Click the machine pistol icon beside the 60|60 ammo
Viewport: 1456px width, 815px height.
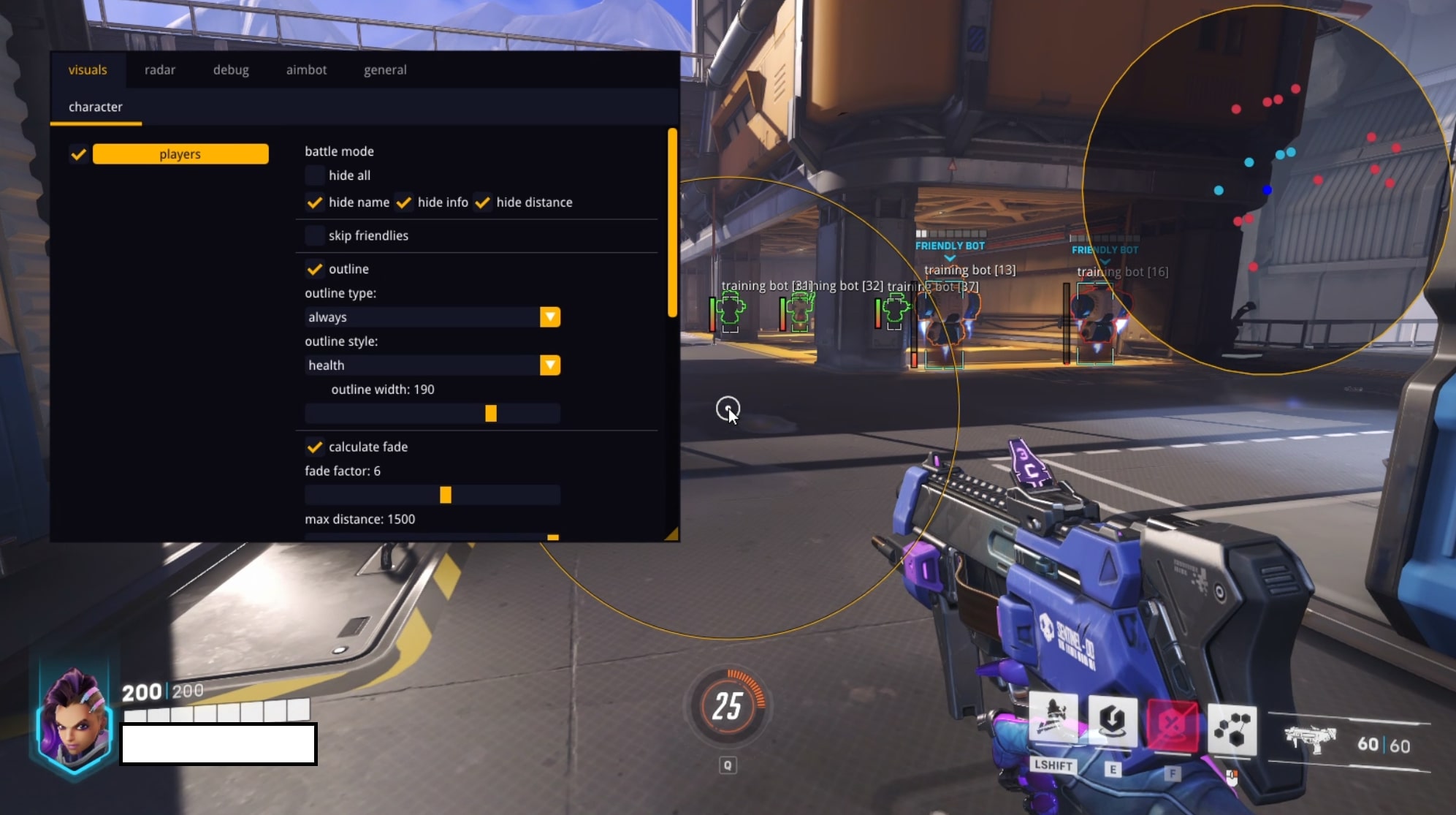tap(1311, 742)
